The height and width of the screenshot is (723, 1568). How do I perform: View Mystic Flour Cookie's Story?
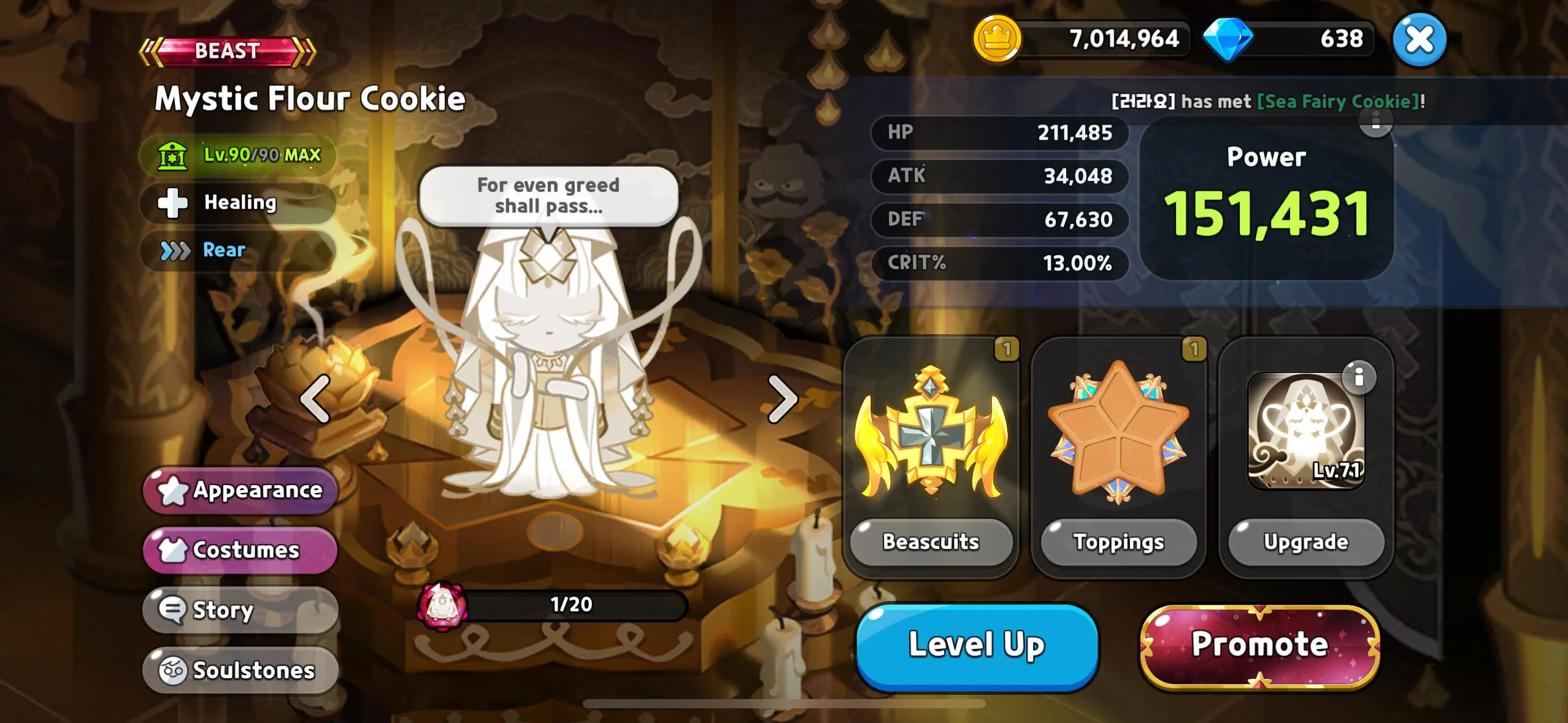pyautogui.click(x=240, y=610)
